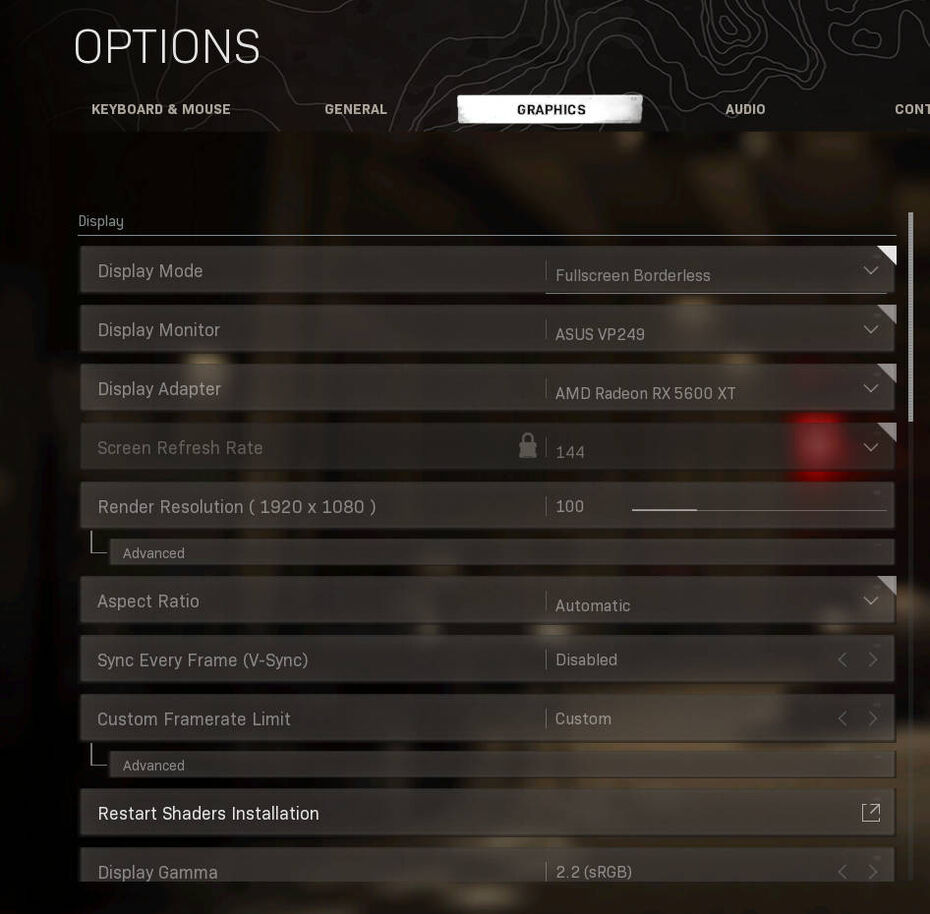This screenshot has width=930, height=914.
Task: Go to the Audio tab
Action: coord(745,110)
